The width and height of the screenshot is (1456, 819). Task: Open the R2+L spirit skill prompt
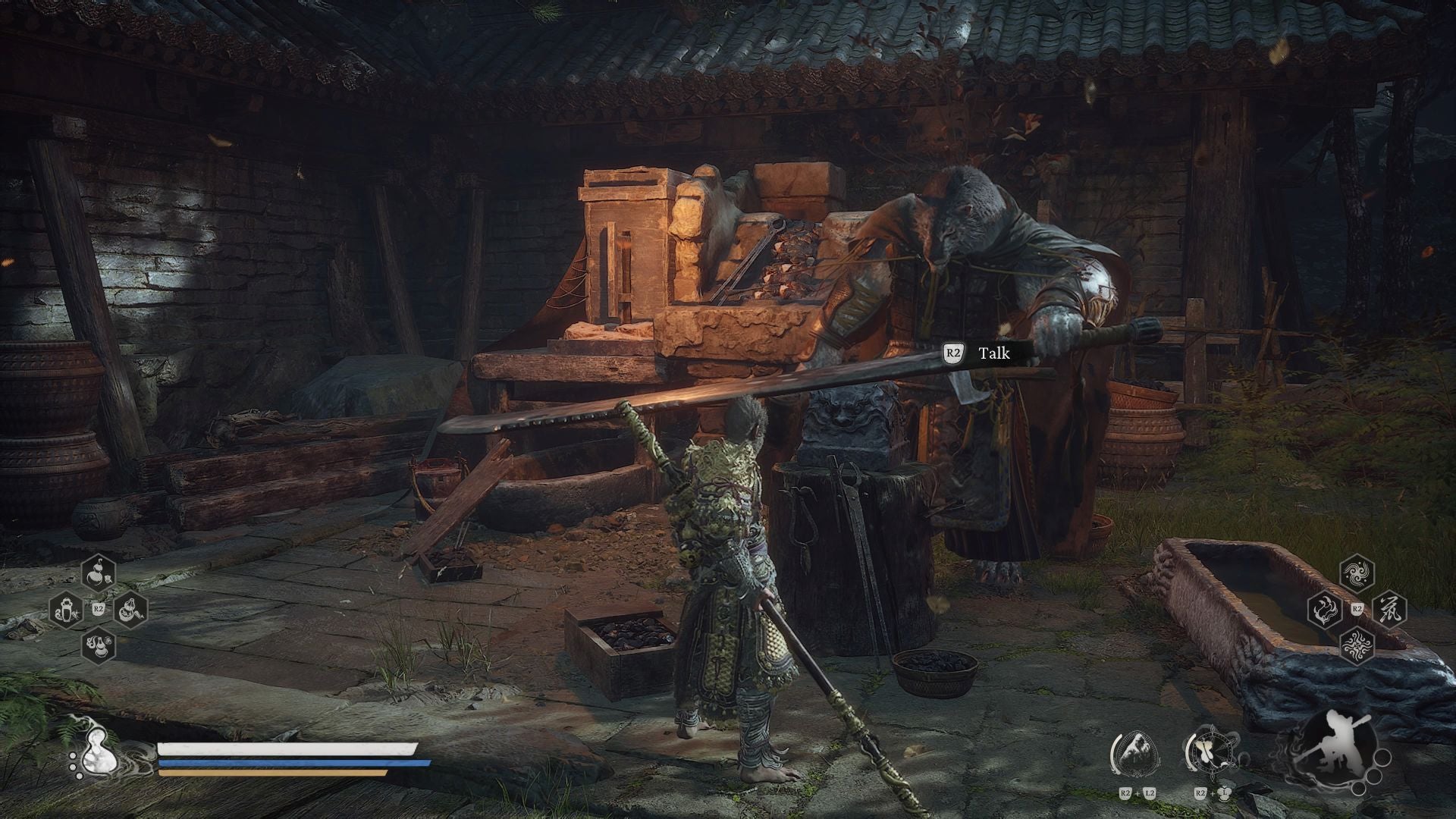tap(1211, 793)
